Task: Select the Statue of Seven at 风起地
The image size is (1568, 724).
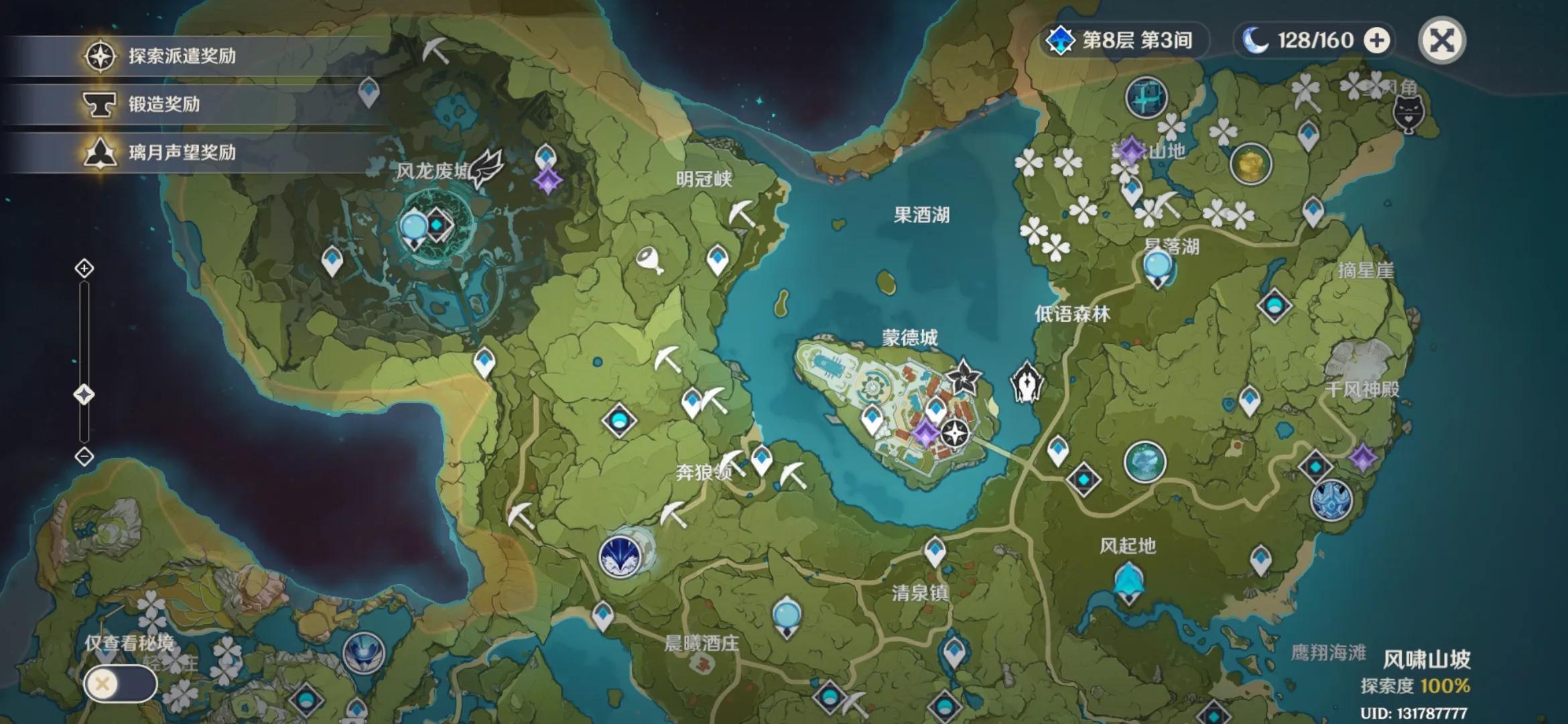Action: (1129, 582)
